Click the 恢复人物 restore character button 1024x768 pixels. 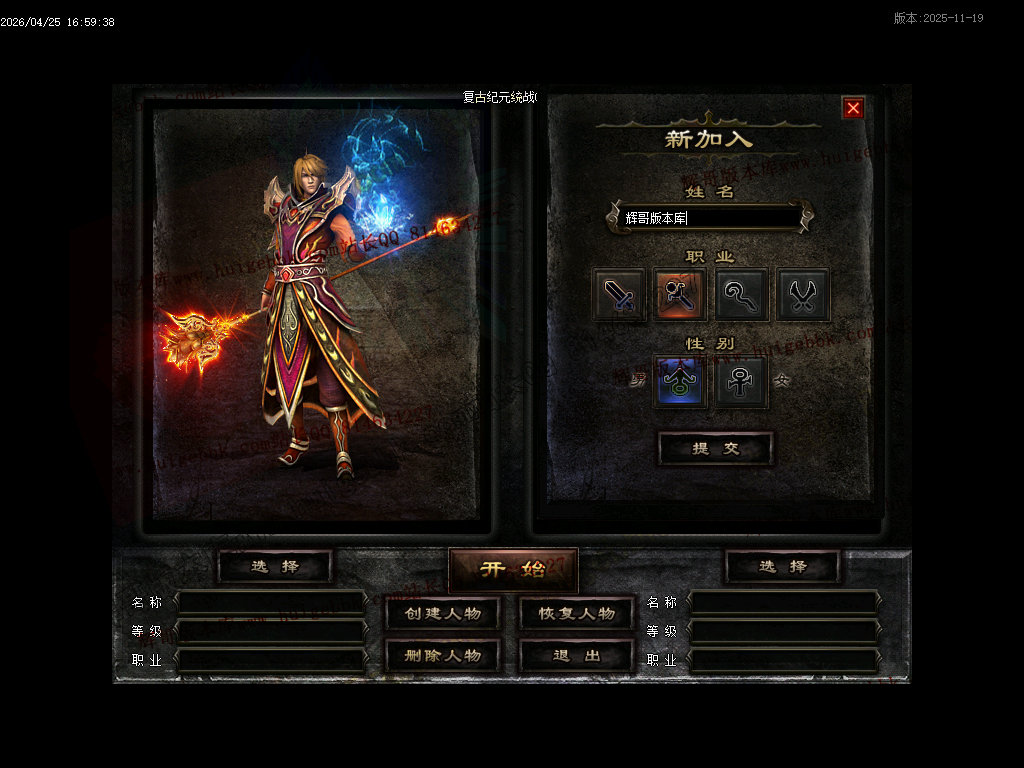pyautogui.click(x=577, y=613)
